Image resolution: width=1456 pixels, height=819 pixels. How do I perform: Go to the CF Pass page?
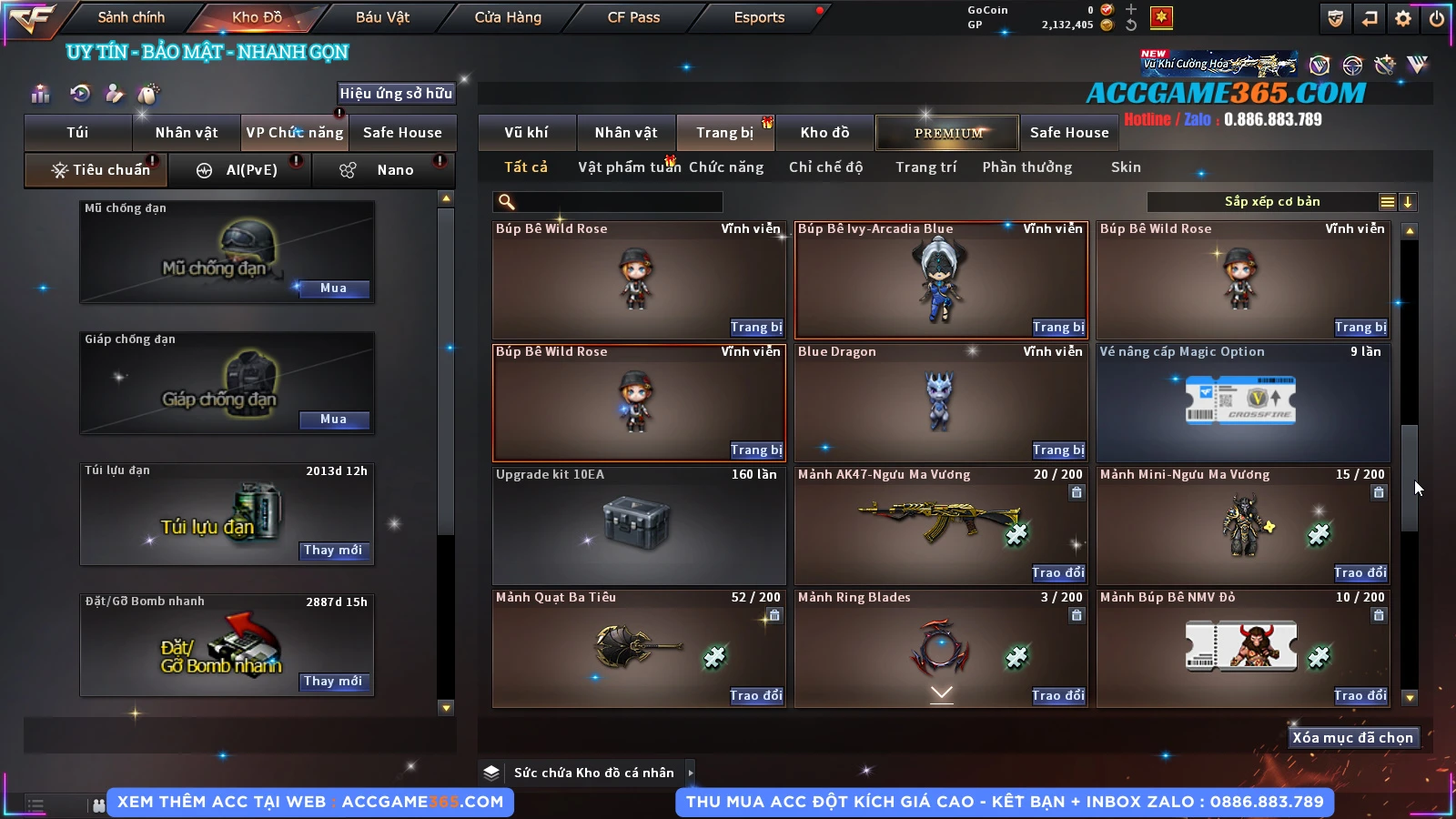pyautogui.click(x=633, y=17)
